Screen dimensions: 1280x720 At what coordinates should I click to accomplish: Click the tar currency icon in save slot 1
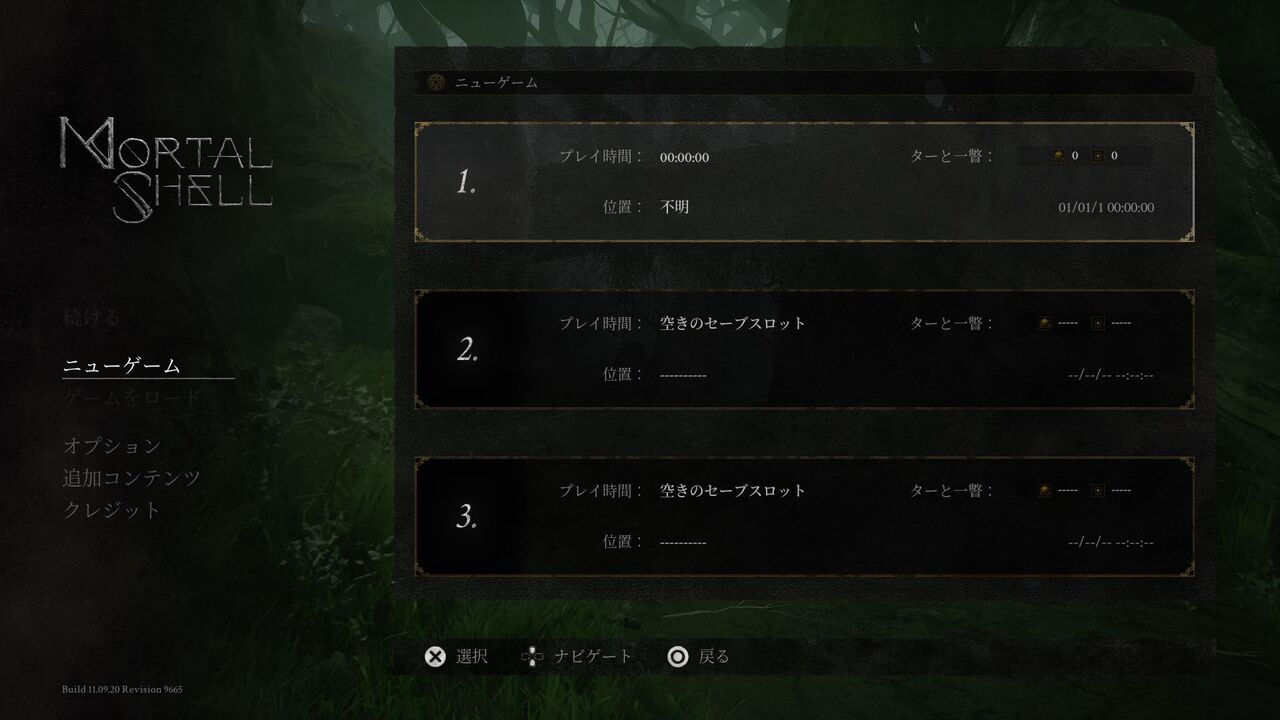coord(1058,155)
